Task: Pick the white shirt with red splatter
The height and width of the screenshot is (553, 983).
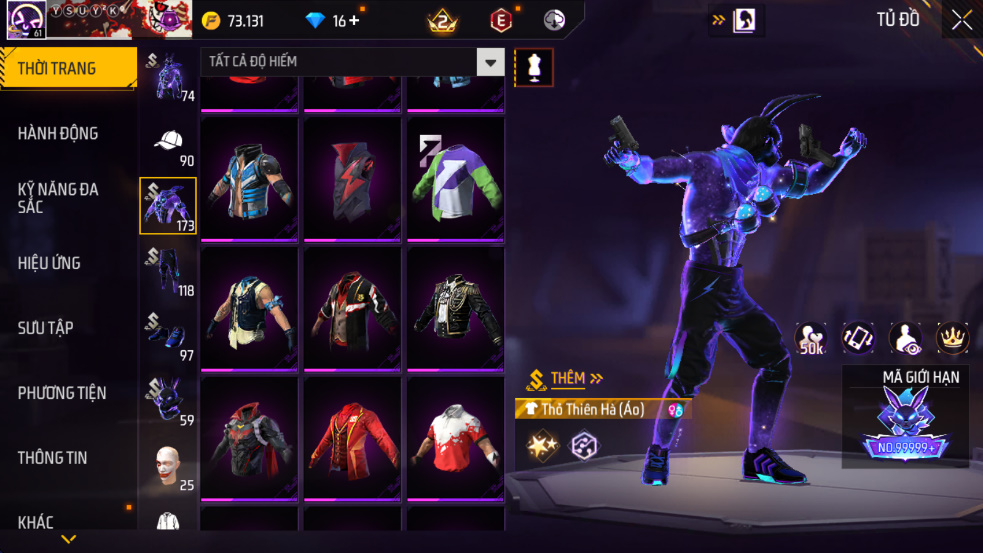Action: pyautogui.click(x=456, y=440)
